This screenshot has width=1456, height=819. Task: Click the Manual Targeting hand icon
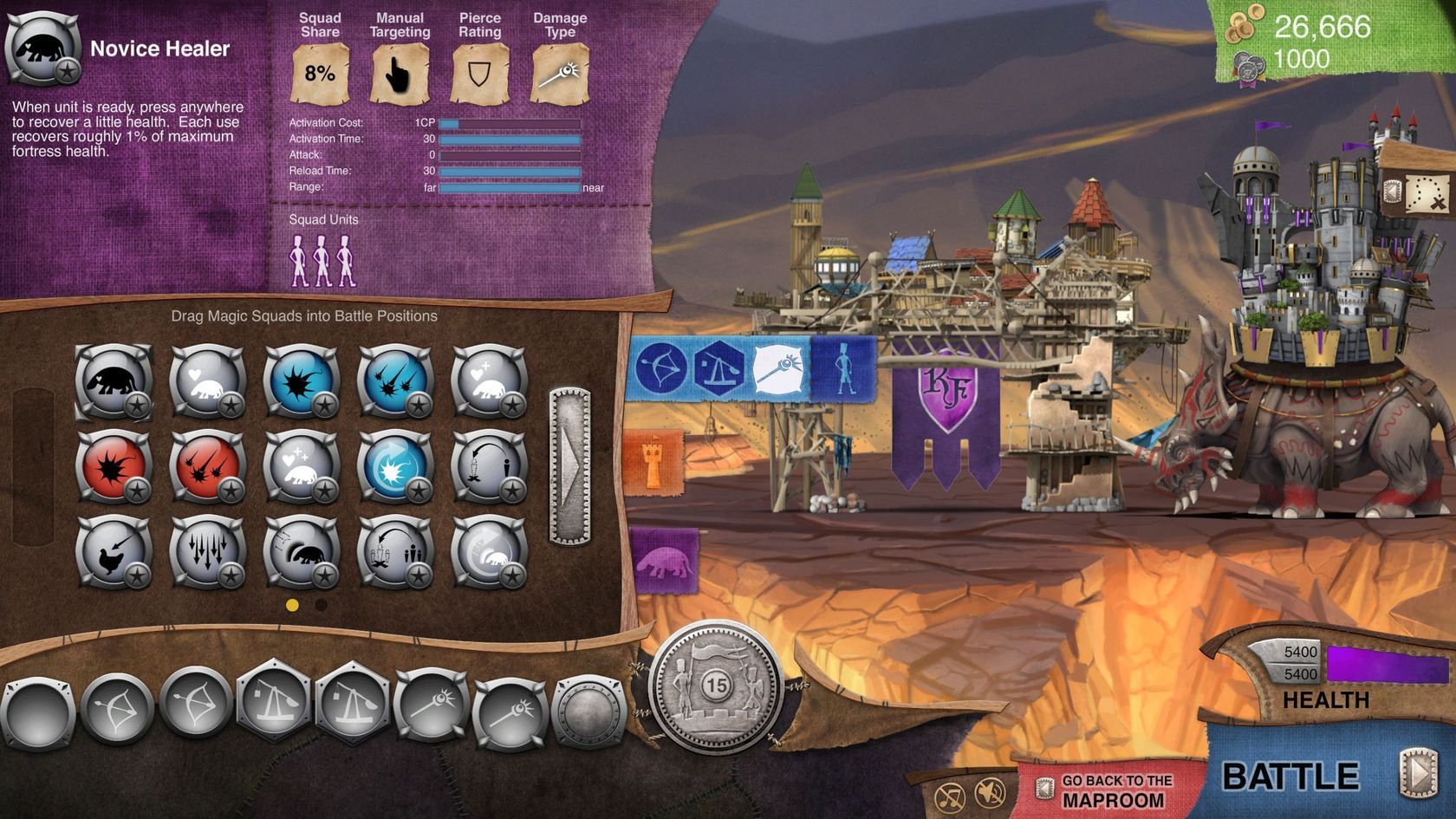pos(398,74)
